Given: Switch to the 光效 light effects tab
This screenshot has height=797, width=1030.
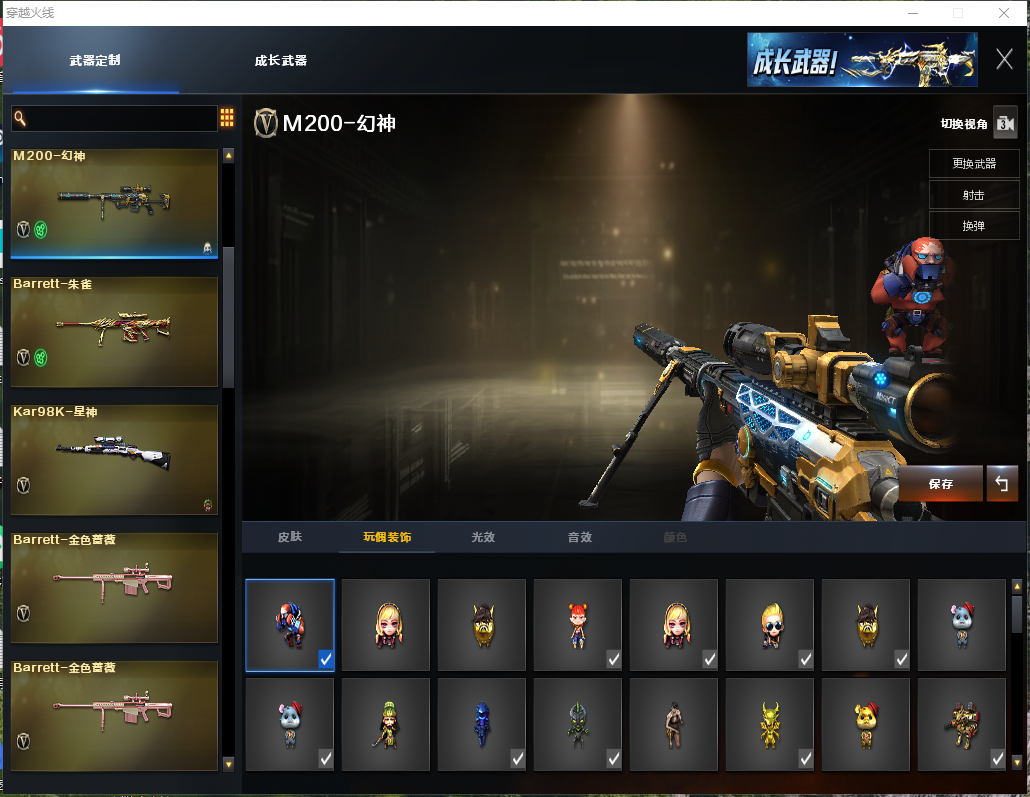Looking at the screenshot, I should tap(483, 537).
